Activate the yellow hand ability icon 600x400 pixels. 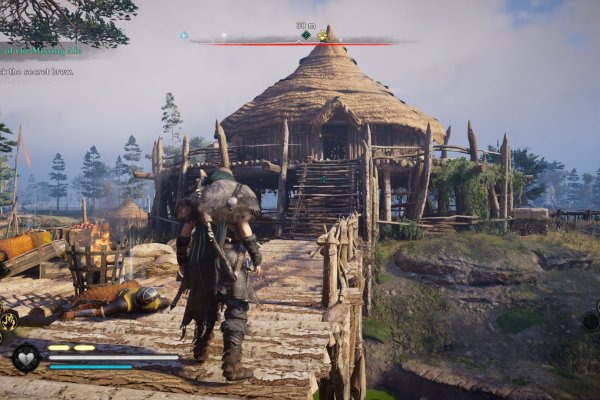coord(8,322)
